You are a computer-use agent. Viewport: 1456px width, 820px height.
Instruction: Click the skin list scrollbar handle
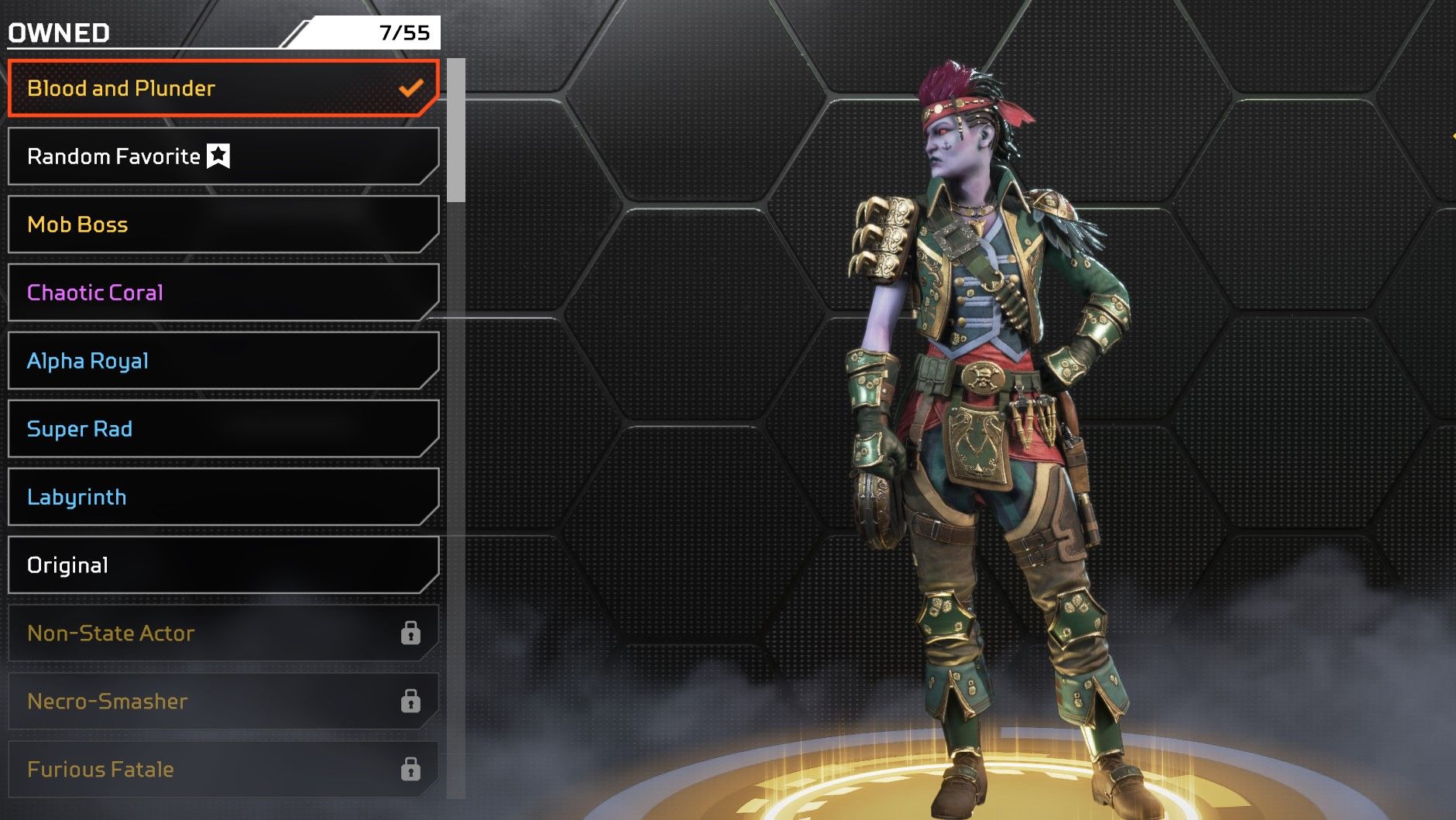[456, 130]
